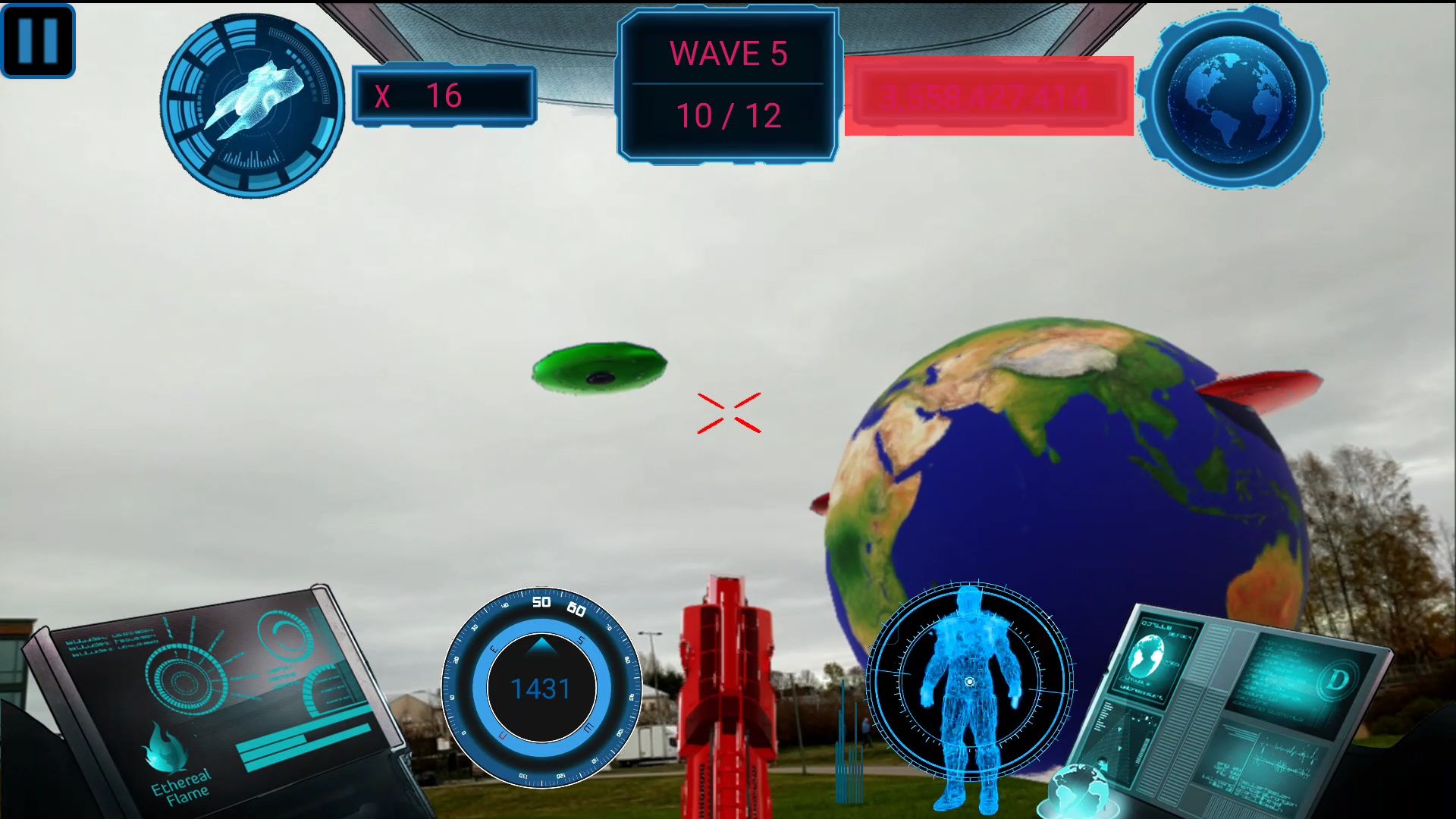Enable the radial scanner on the Ethereal Flame panel
The image size is (1456, 819).
click(x=187, y=682)
